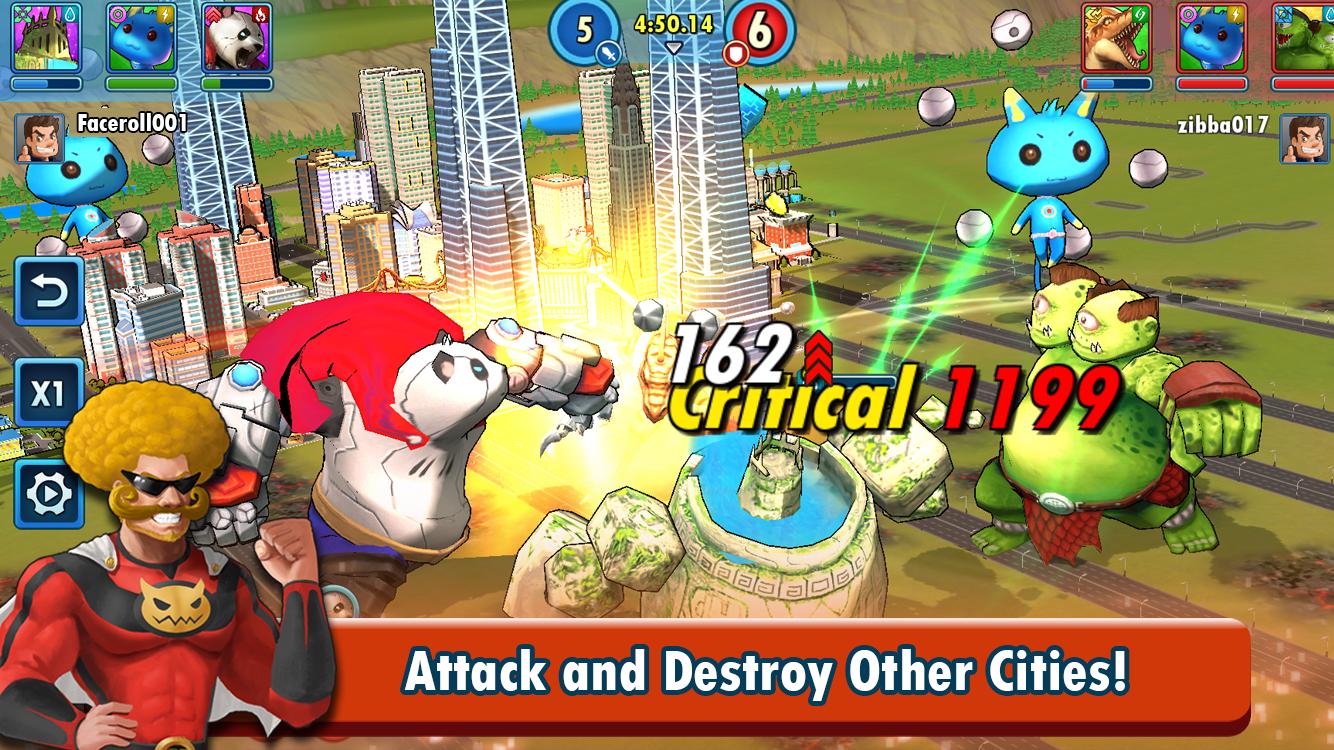Tap the enemy dinosaur's blue health bar
This screenshot has width=1334, height=750.
(x=1115, y=83)
